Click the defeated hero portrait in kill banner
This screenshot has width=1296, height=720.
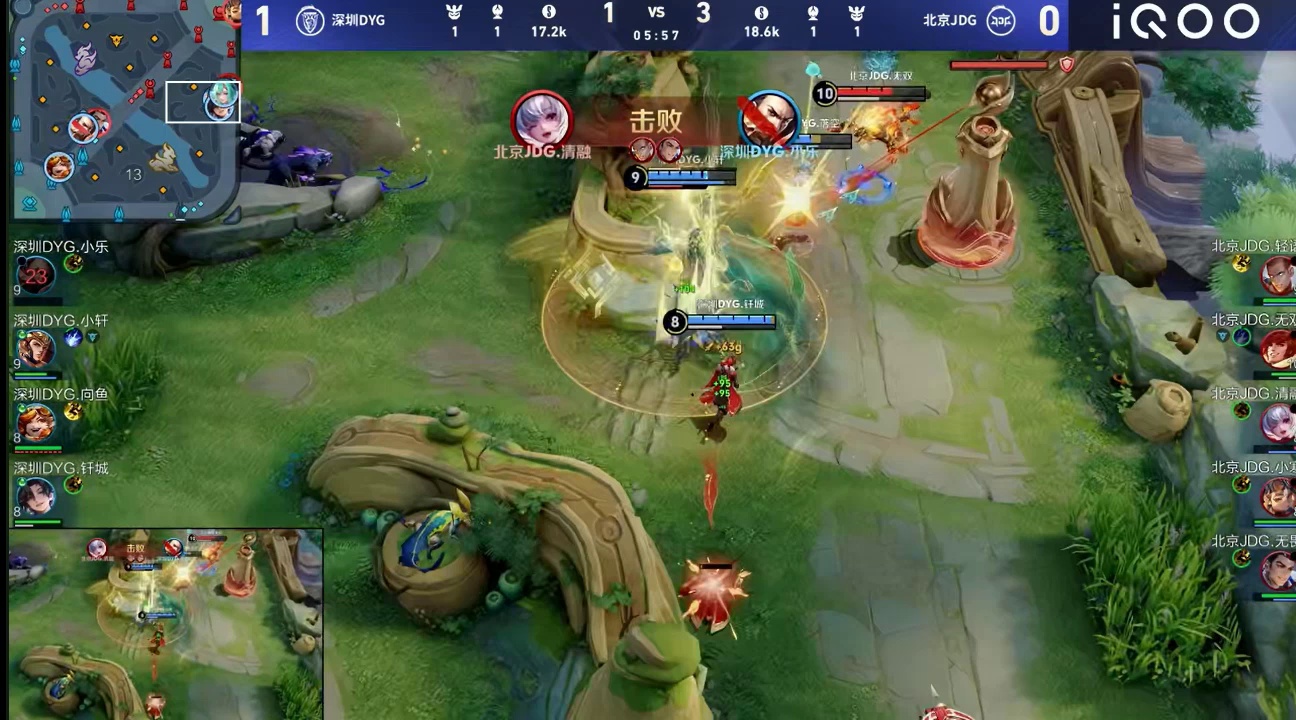point(768,120)
